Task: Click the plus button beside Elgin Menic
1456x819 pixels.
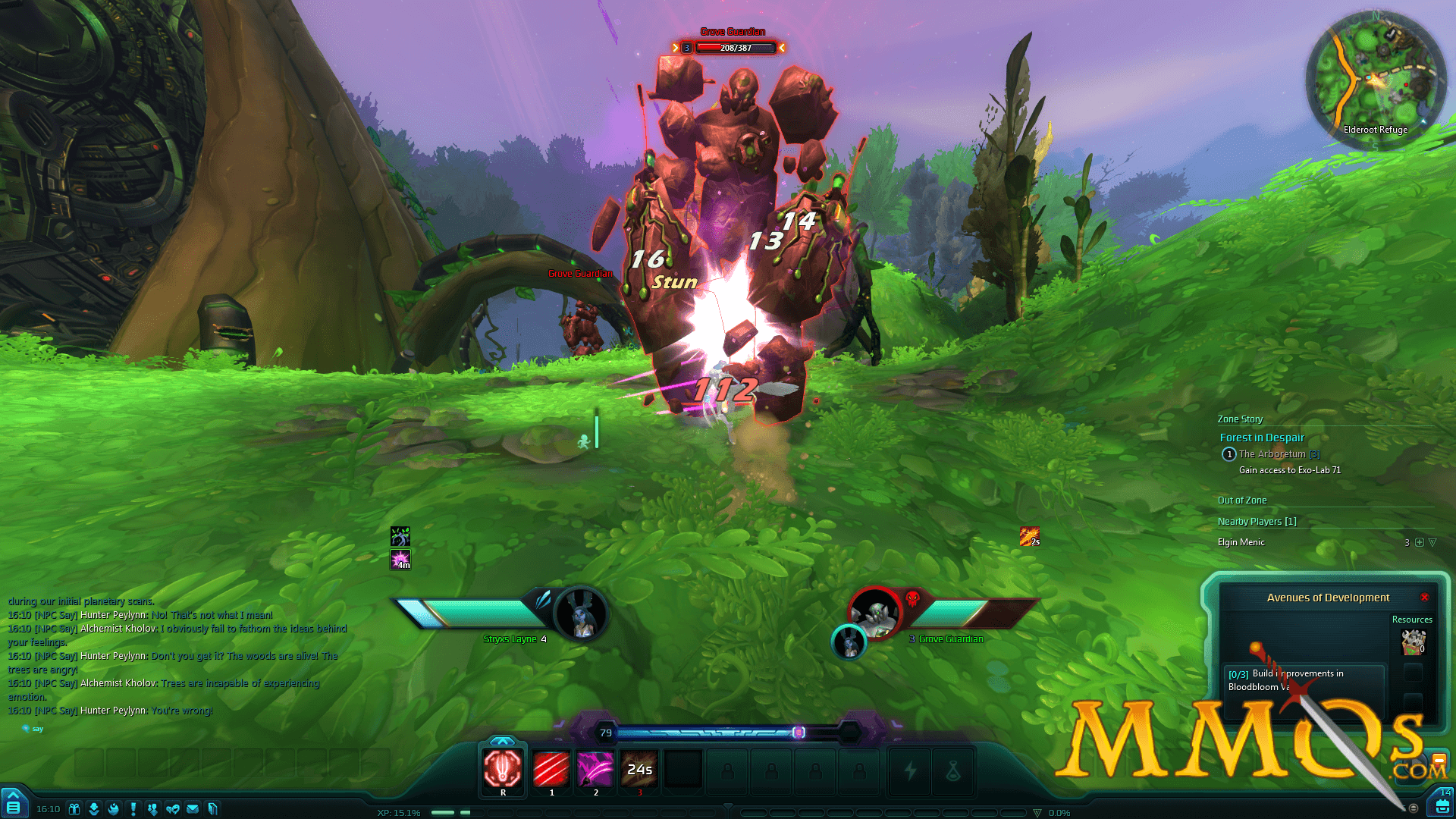Action: tap(1420, 542)
